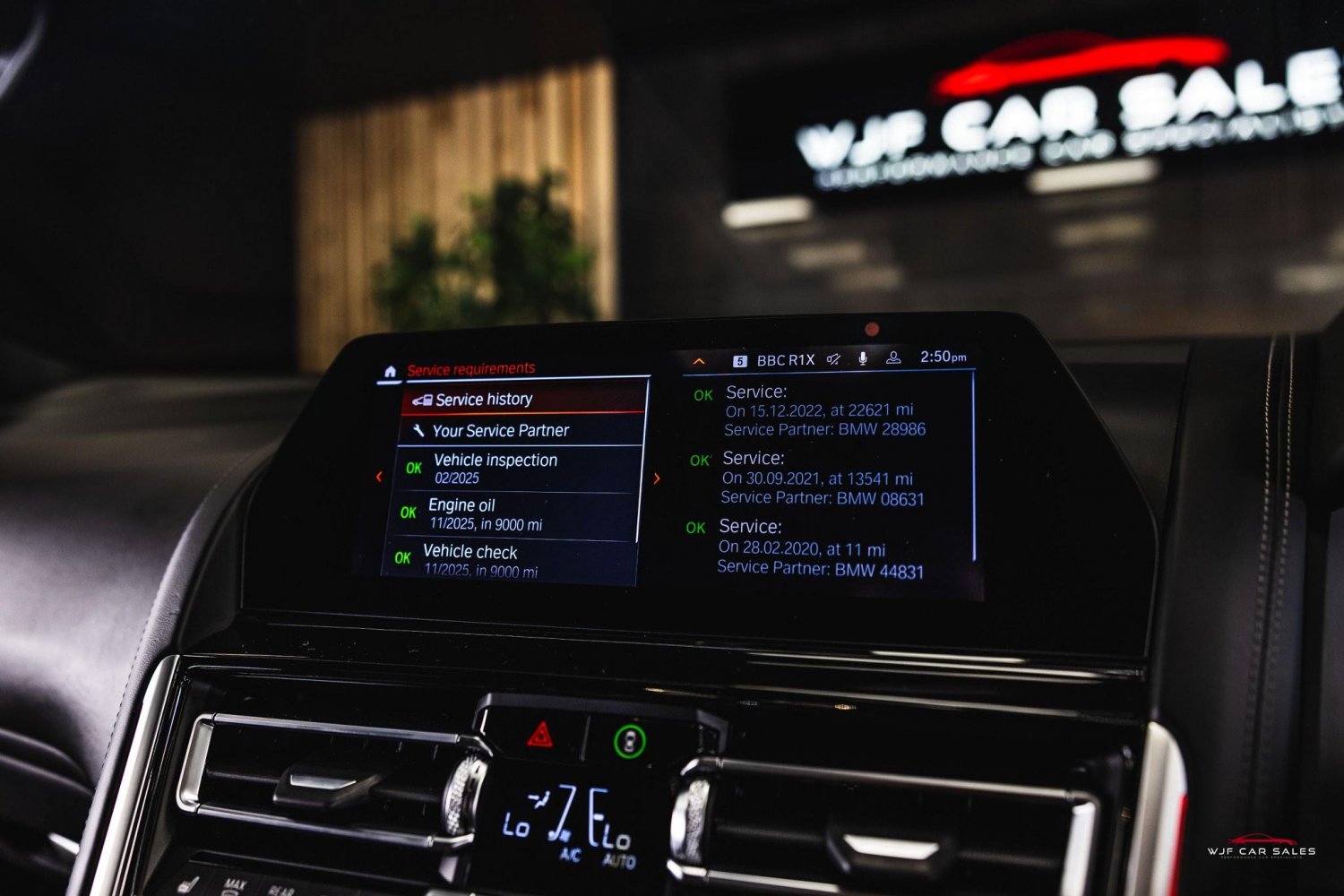
Task: Select the 30.09.2021 service record
Action: pos(822,478)
